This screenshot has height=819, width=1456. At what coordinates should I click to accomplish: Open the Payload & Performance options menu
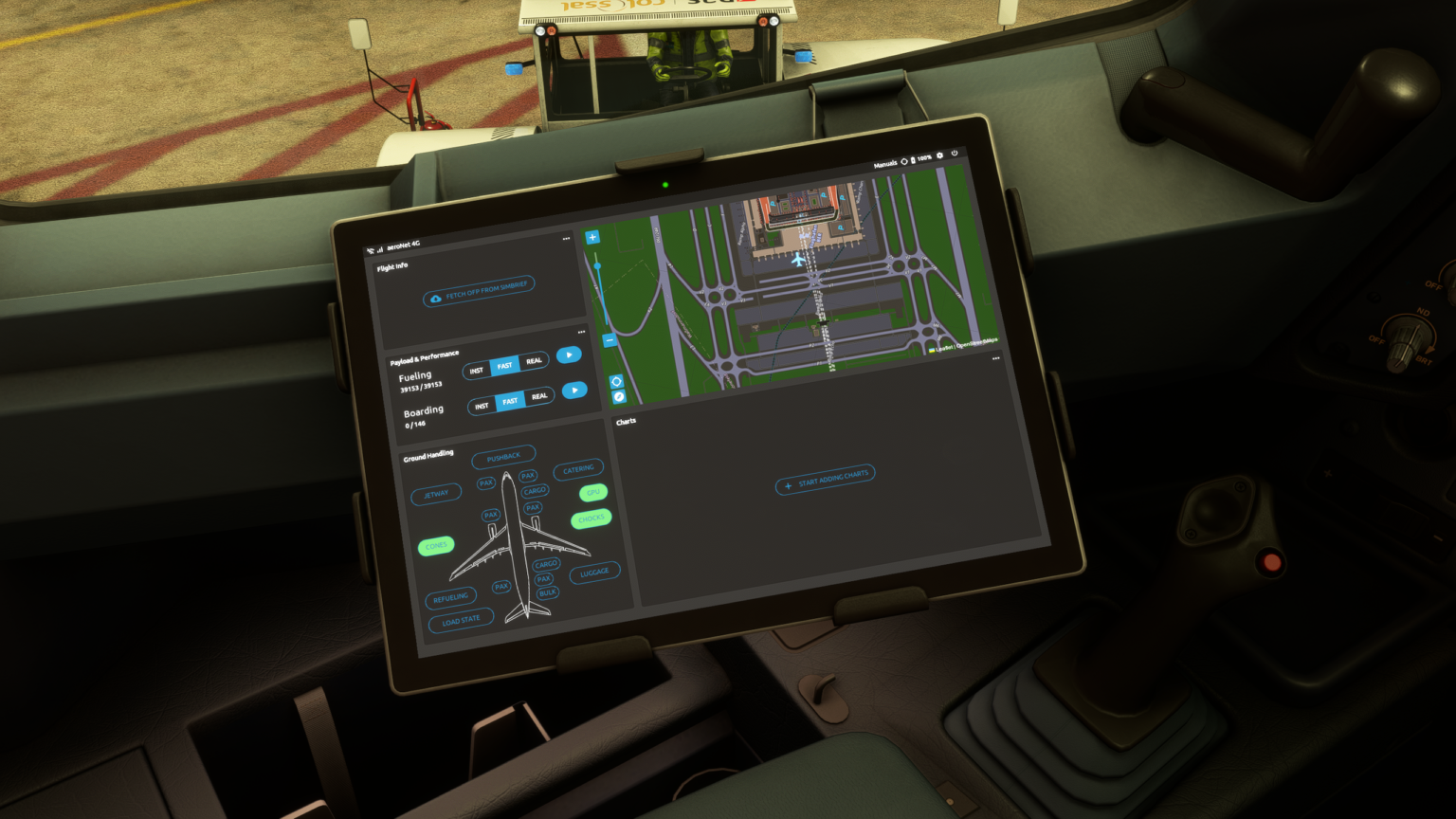581,332
